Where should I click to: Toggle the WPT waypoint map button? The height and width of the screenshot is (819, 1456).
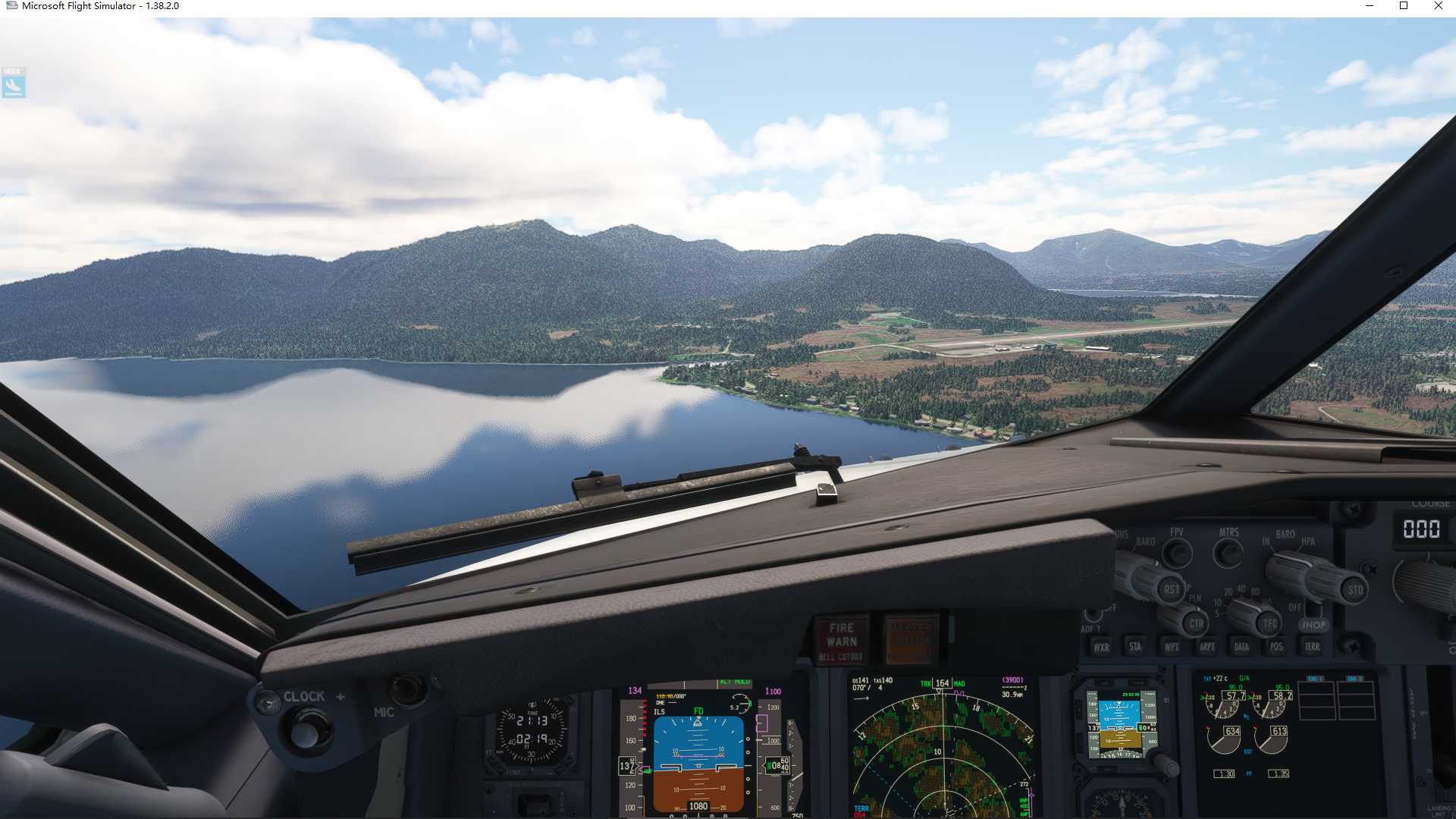[1172, 647]
